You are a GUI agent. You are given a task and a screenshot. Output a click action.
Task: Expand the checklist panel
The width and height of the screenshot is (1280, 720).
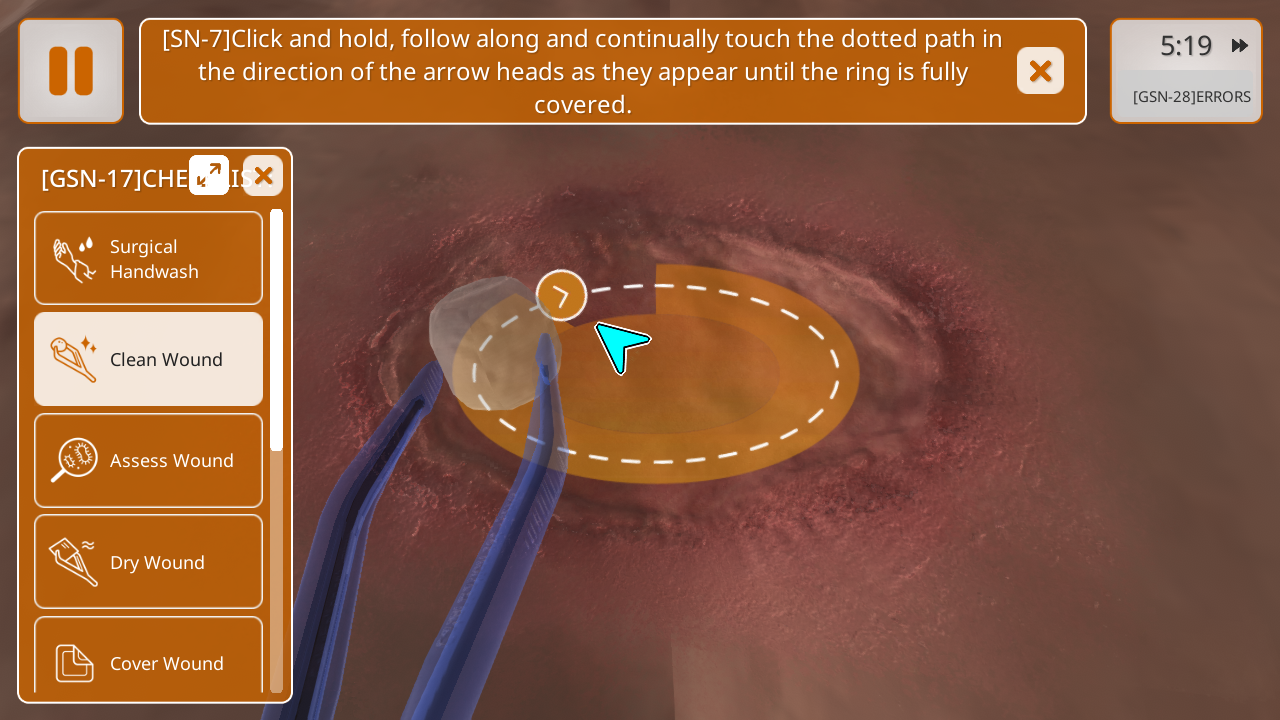tap(209, 175)
